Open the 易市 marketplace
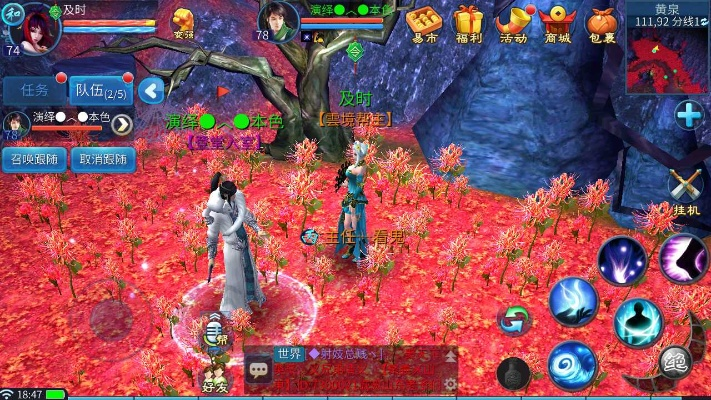711x400 pixels. pyautogui.click(x=424, y=23)
